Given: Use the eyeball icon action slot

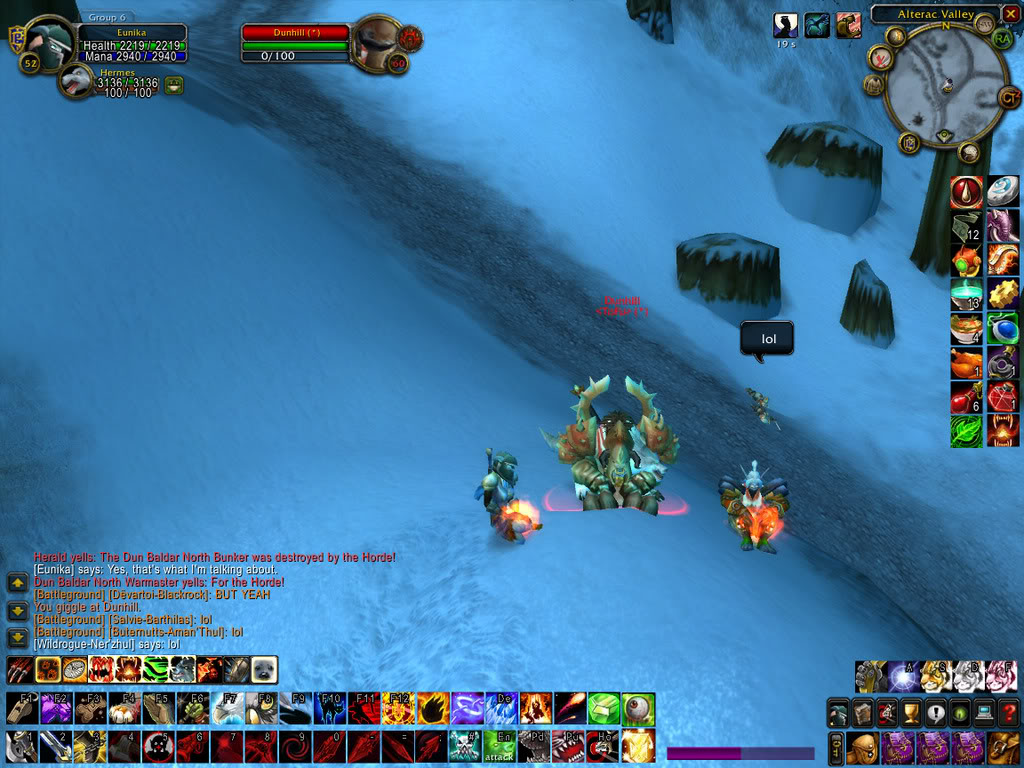Looking at the screenshot, I should coord(638,709).
